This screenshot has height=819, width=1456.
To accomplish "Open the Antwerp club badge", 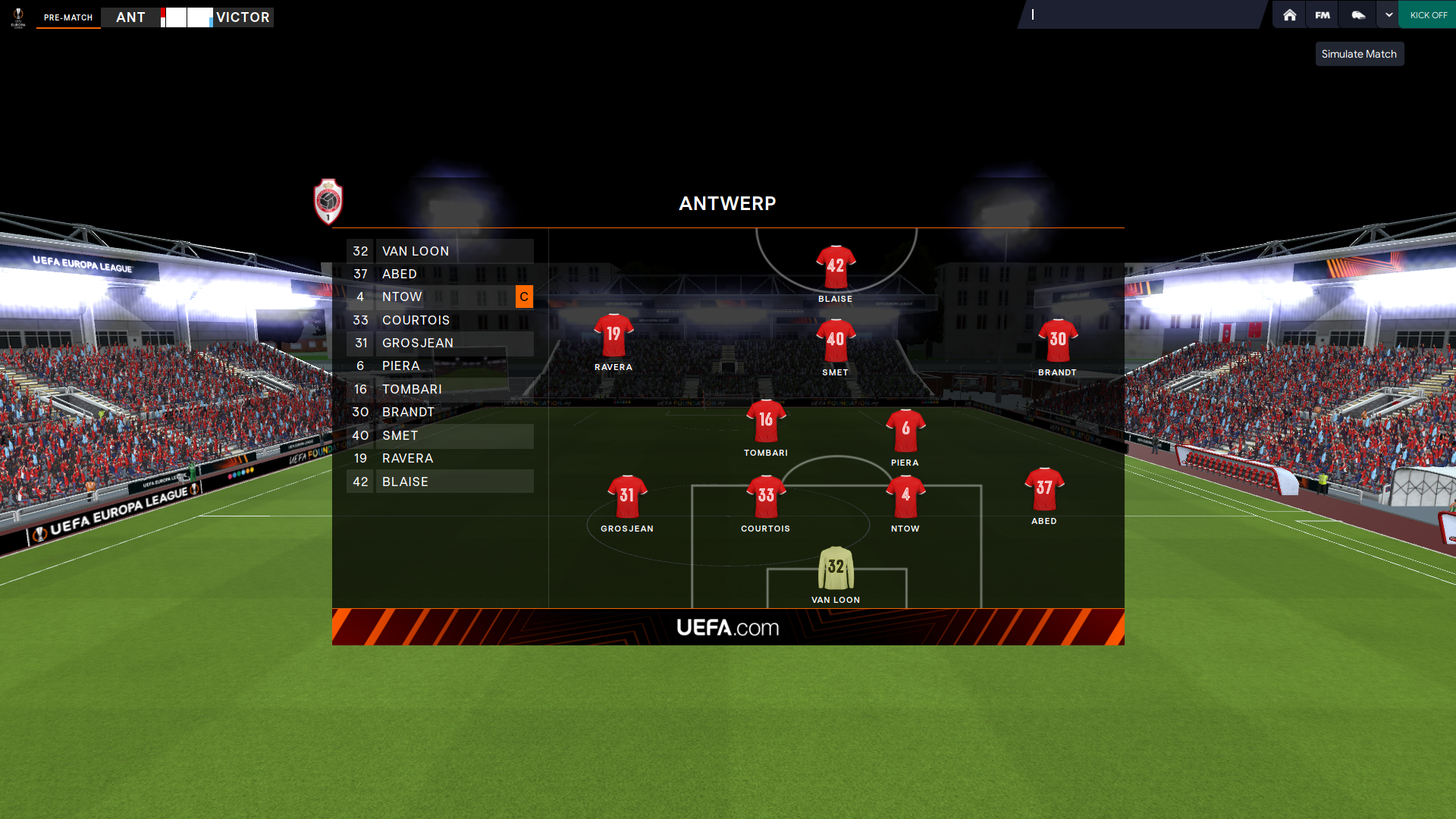I will tap(328, 202).
